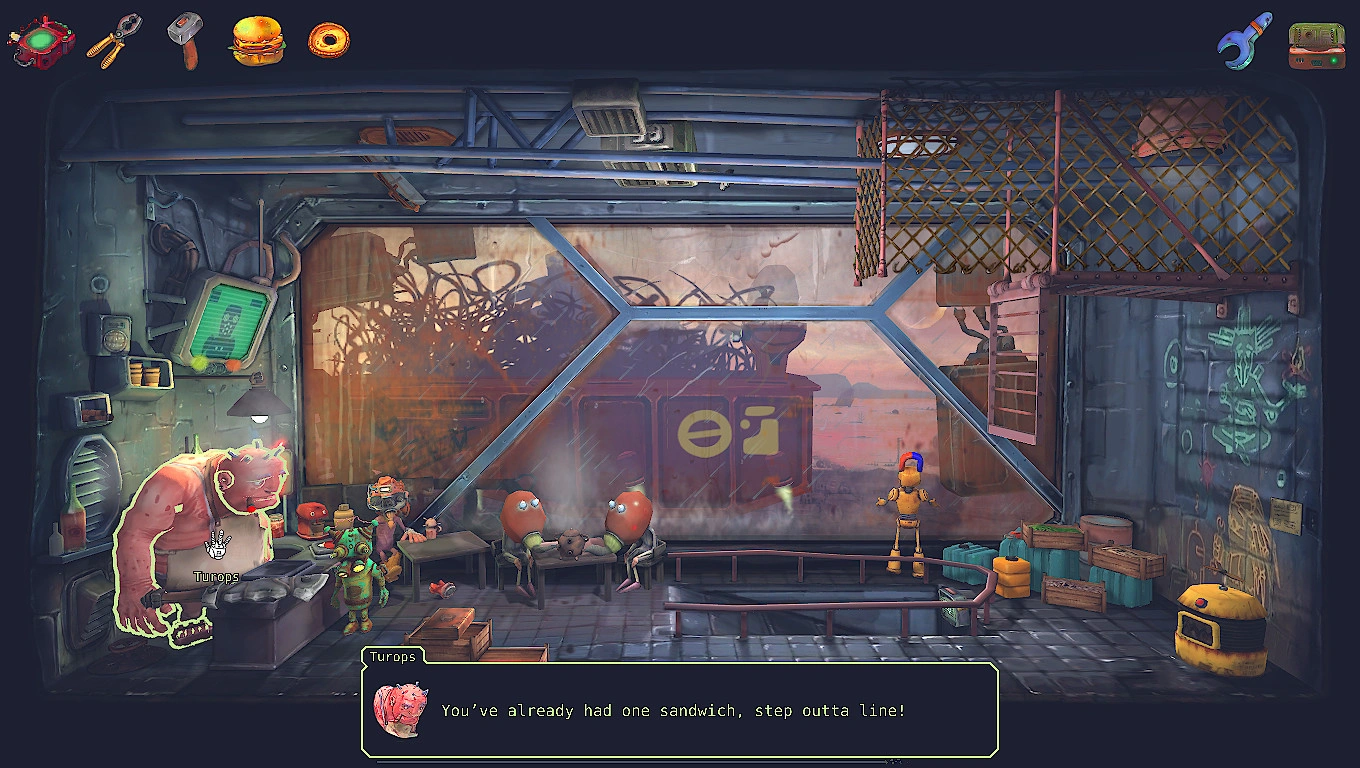
Task: Select the donut inventory item
Action: 328,40
